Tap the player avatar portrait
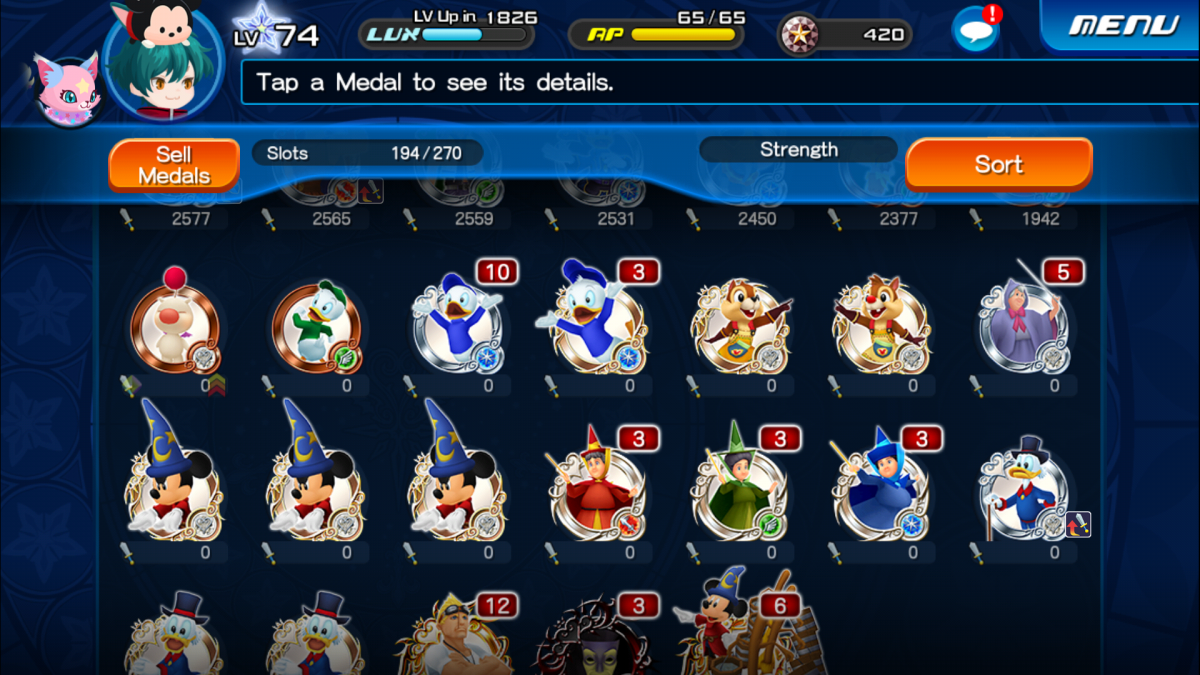Viewport: 1200px width, 675px height. (163, 62)
